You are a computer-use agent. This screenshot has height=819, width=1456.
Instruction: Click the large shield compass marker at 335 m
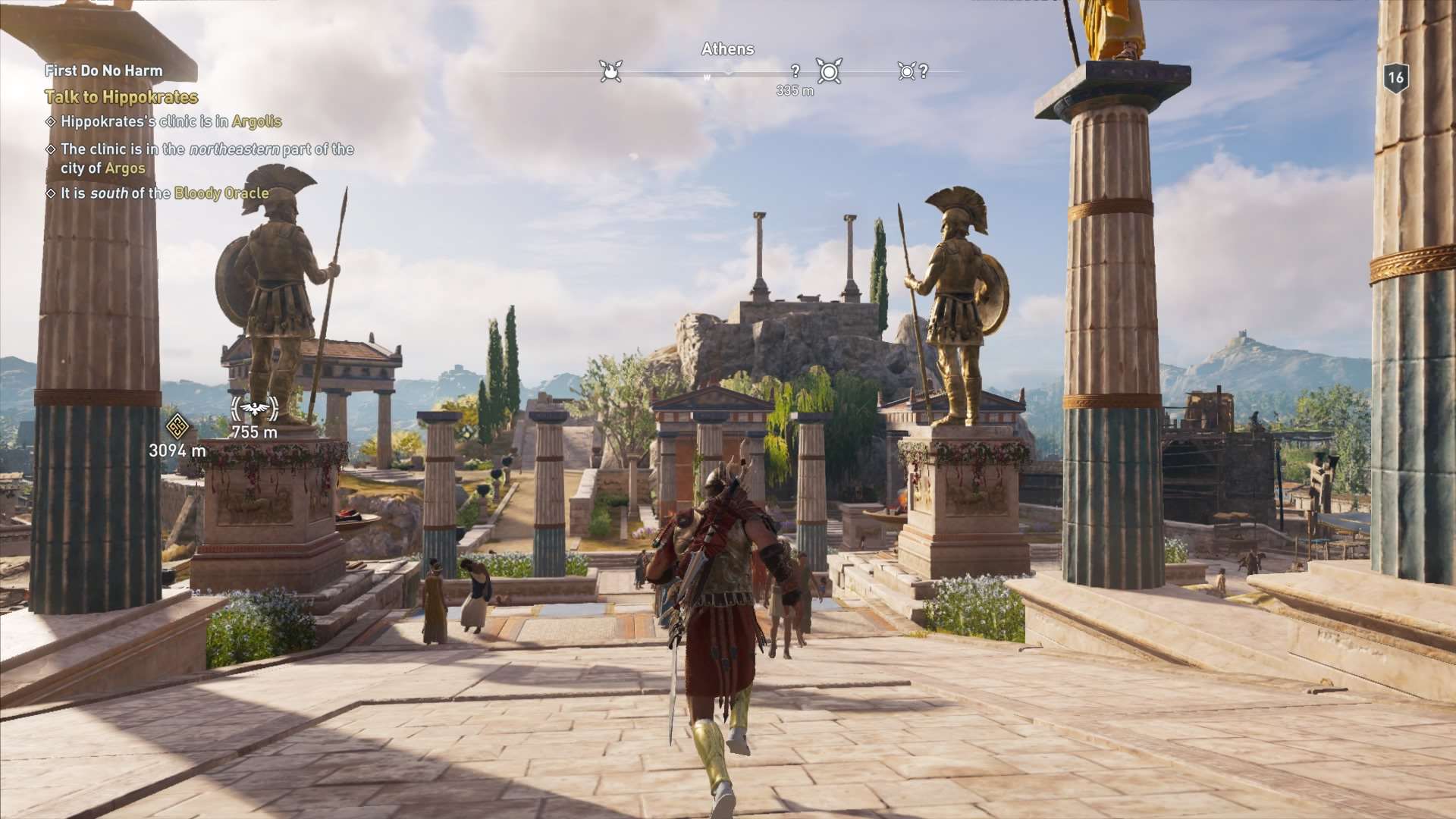click(829, 72)
